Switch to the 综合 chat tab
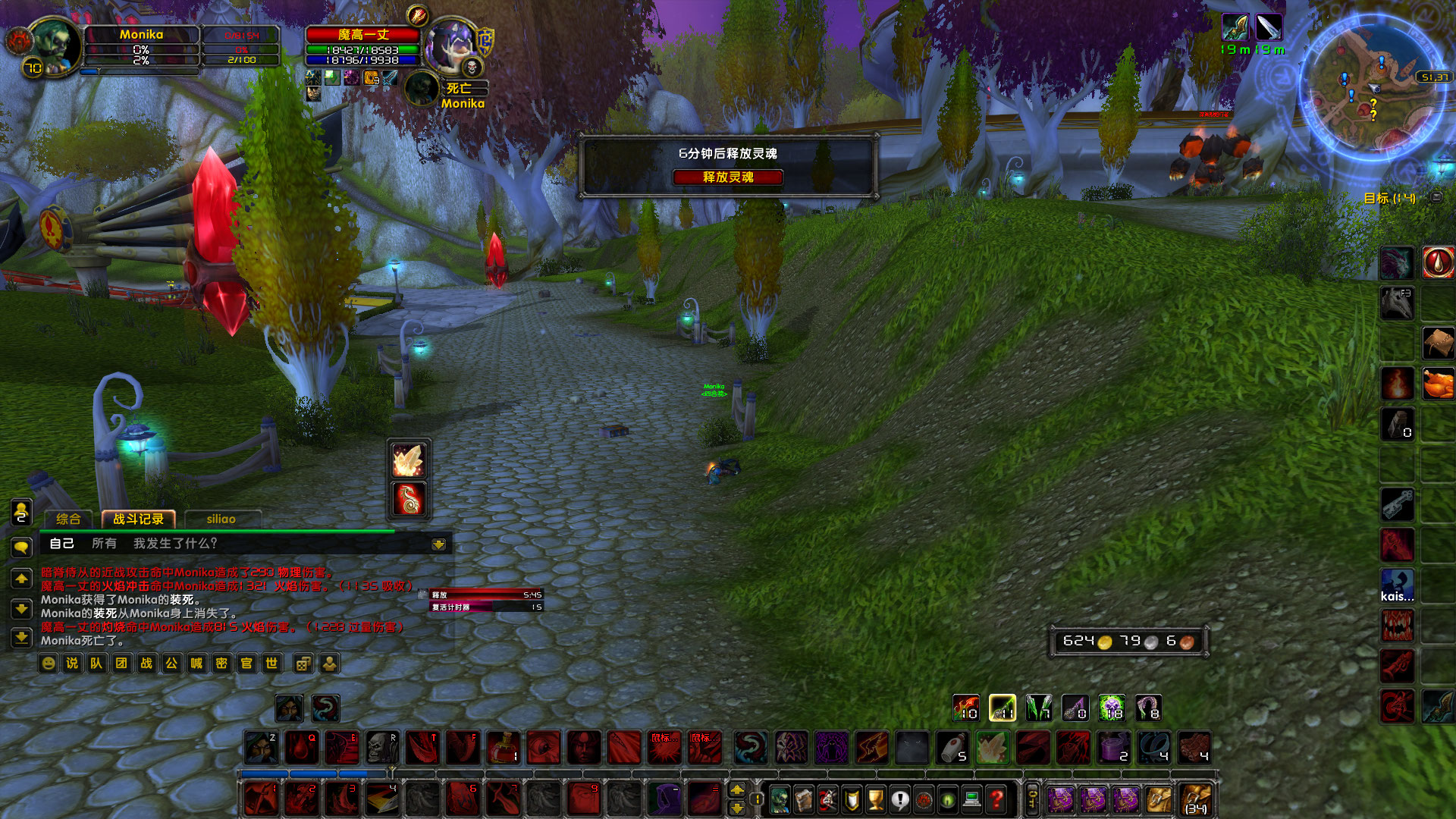The height and width of the screenshot is (819, 1456). tap(69, 520)
